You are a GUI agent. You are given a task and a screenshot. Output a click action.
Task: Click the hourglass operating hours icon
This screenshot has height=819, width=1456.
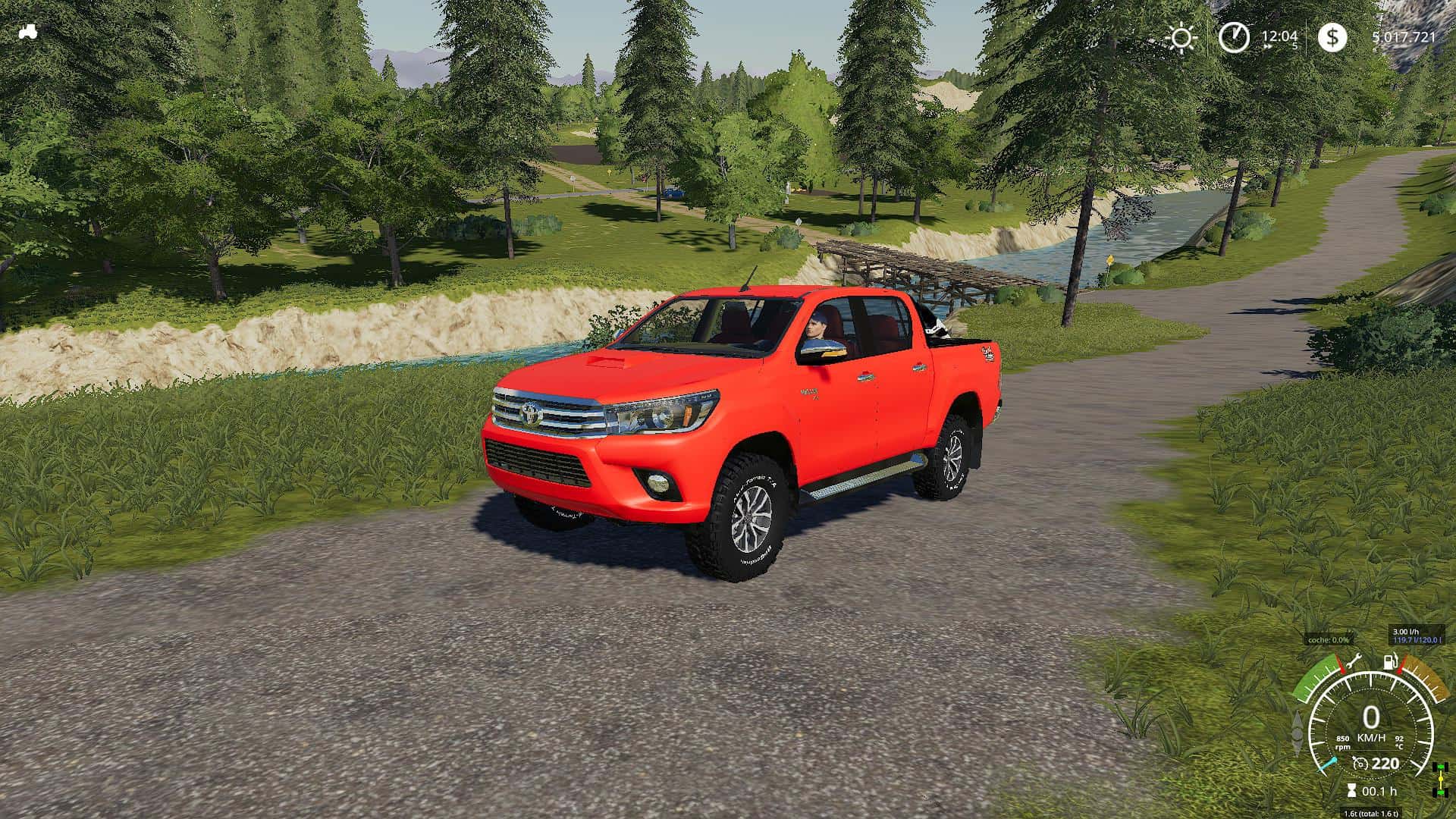1351,791
